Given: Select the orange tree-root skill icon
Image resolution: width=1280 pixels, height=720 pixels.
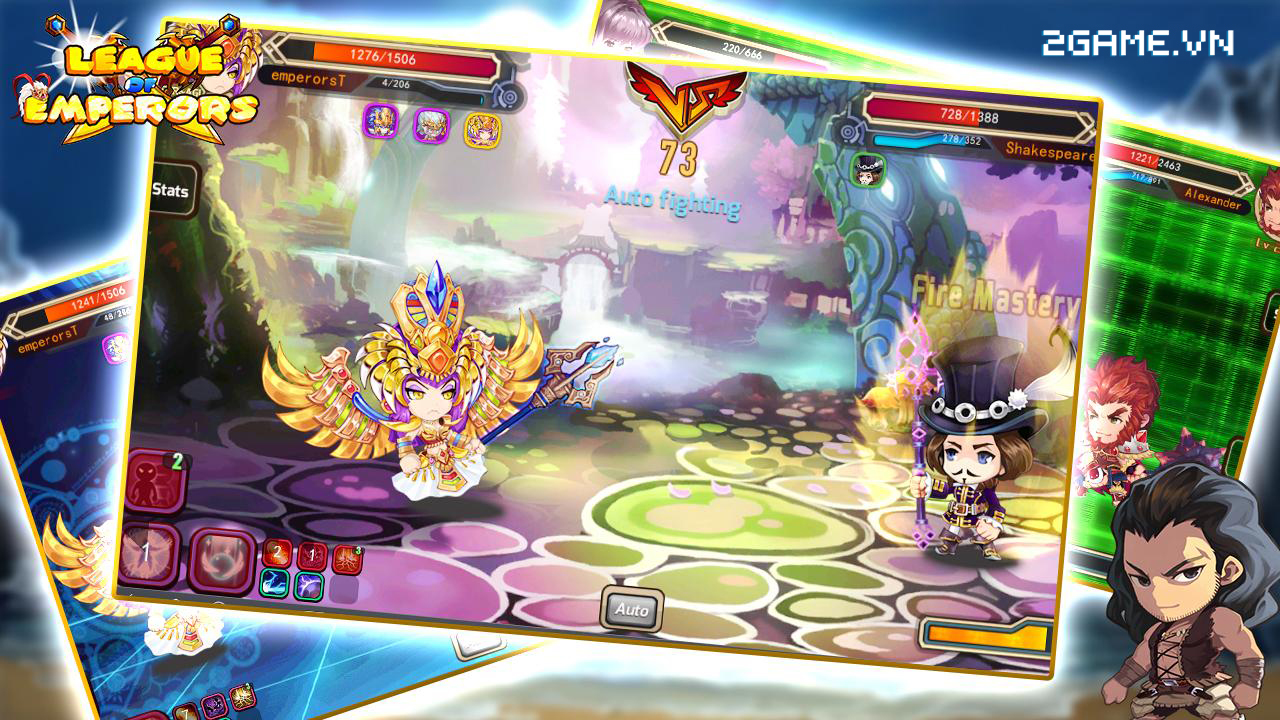Looking at the screenshot, I should (346, 560).
